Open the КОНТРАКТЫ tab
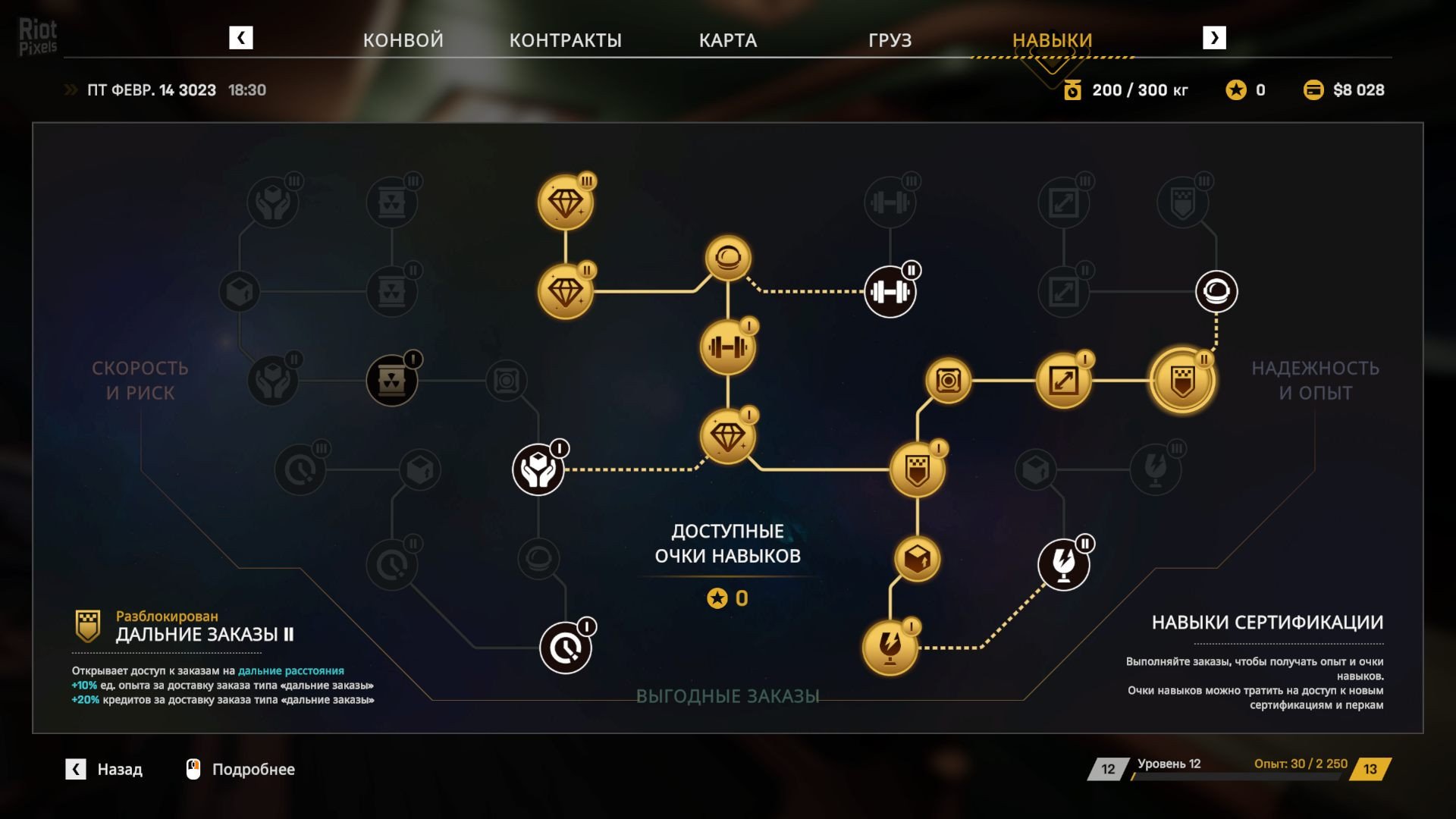The width and height of the screenshot is (1456, 819). [x=565, y=40]
